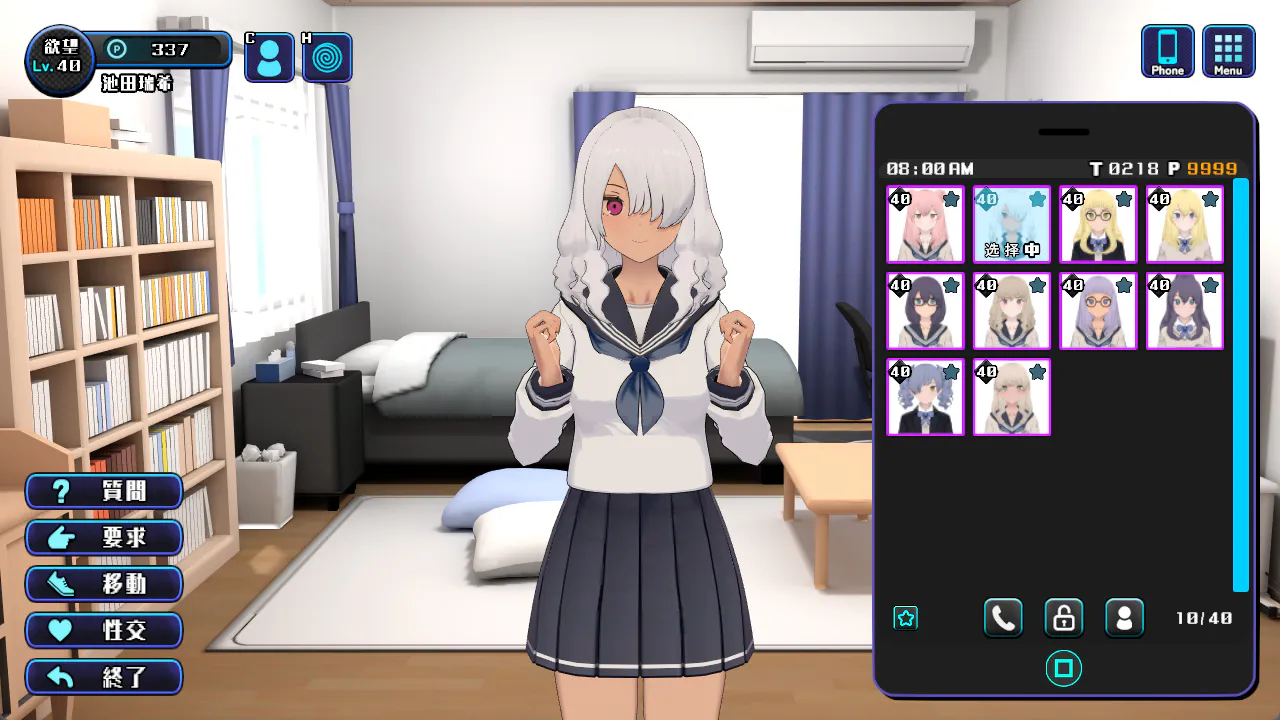This screenshot has width=1280, height=720.
Task: Tap the phone call handset icon
Action: pos(1003,618)
